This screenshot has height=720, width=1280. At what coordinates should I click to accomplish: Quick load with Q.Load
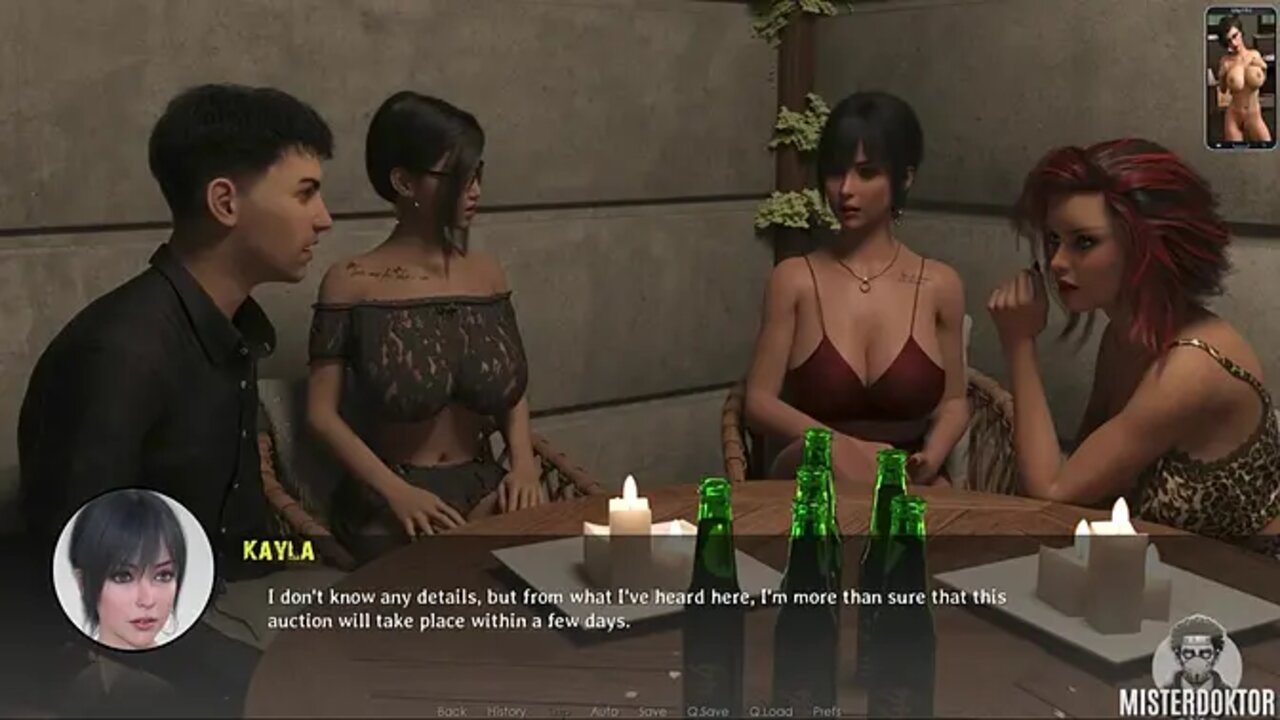pos(771,711)
